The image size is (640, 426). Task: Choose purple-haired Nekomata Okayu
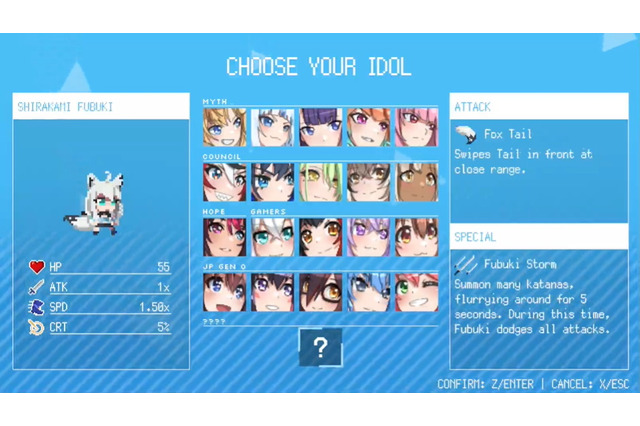368,238
